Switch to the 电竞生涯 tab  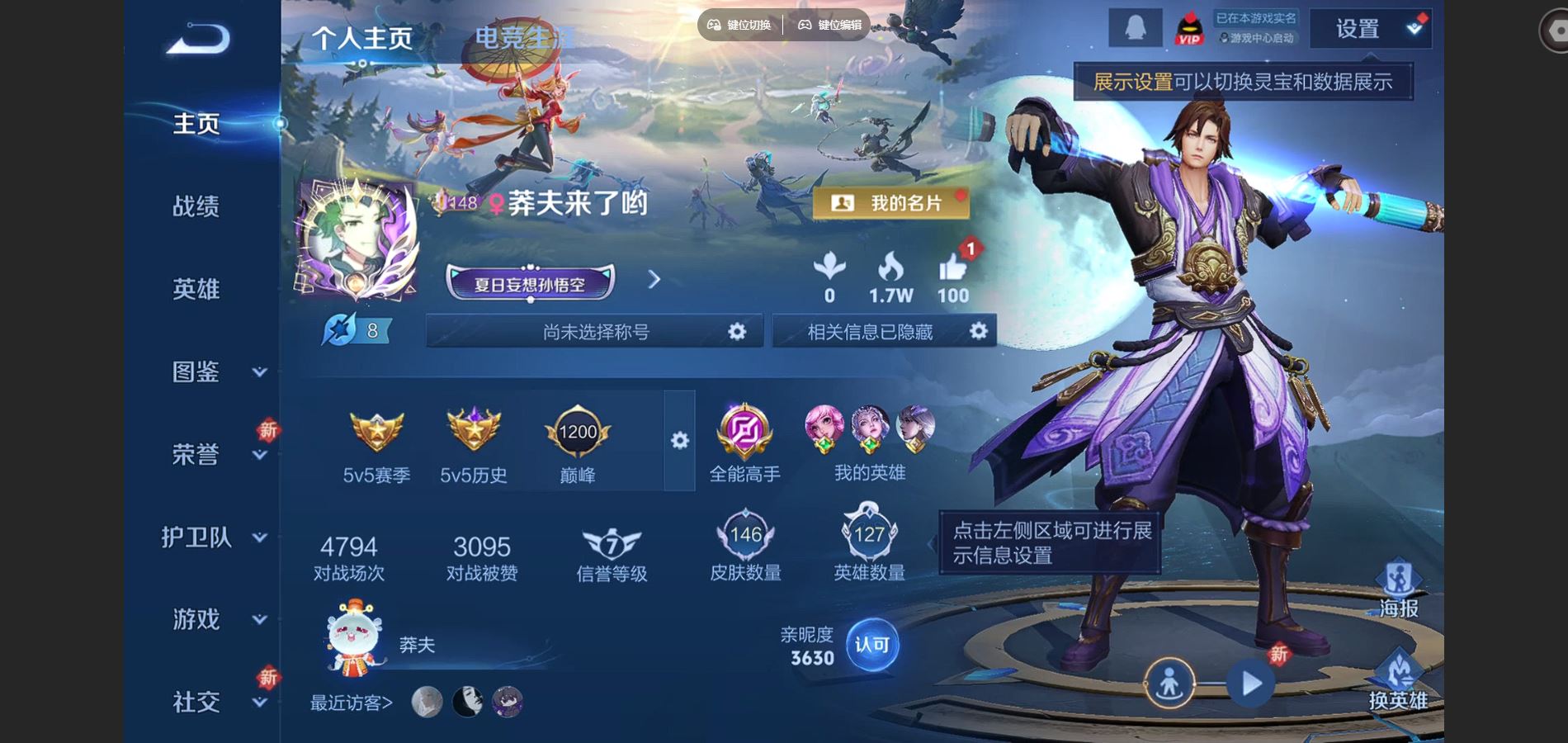click(523, 37)
